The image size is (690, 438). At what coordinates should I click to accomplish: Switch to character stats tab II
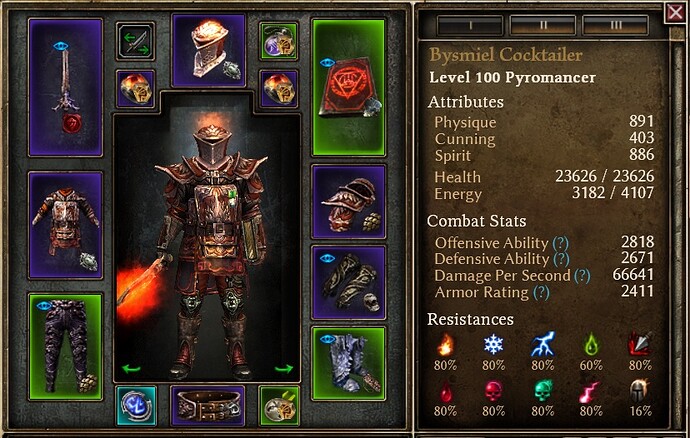(541, 24)
